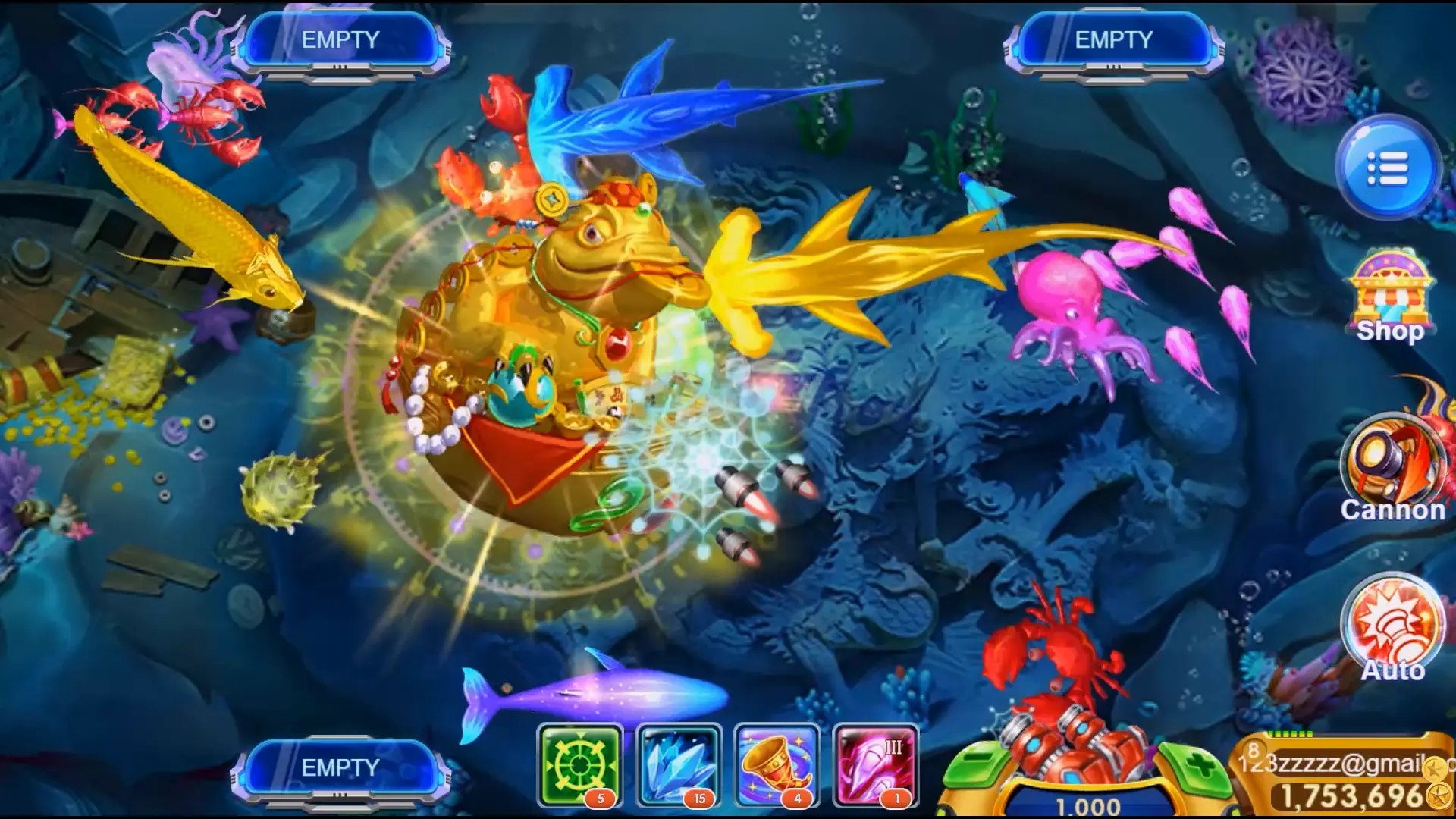Image resolution: width=1456 pixels, height=819 pixels.
Task: Click the 1,000 bet amount display
Action: 1088,804
